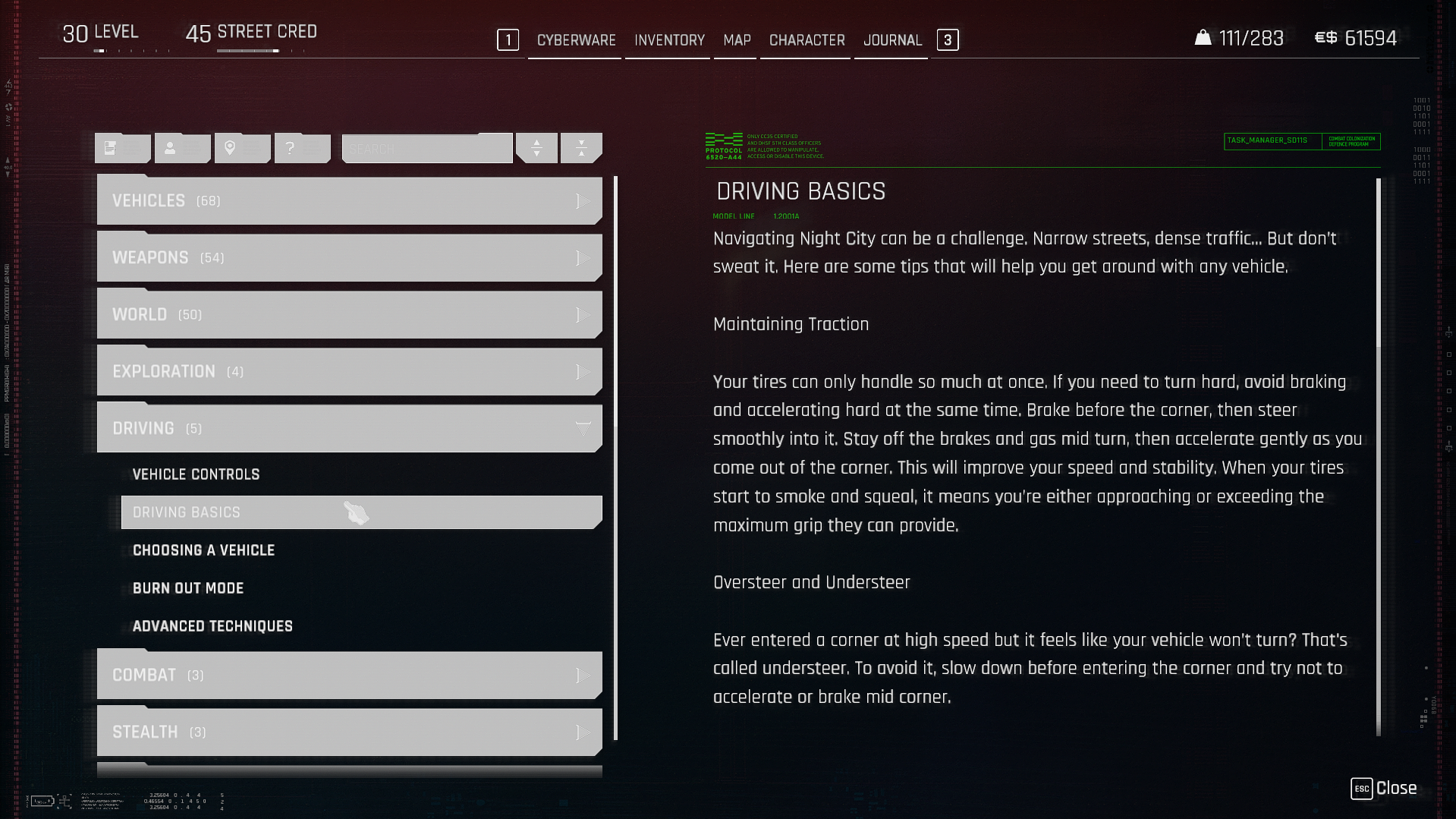Switch to the Inventory tab

[669, 40]
